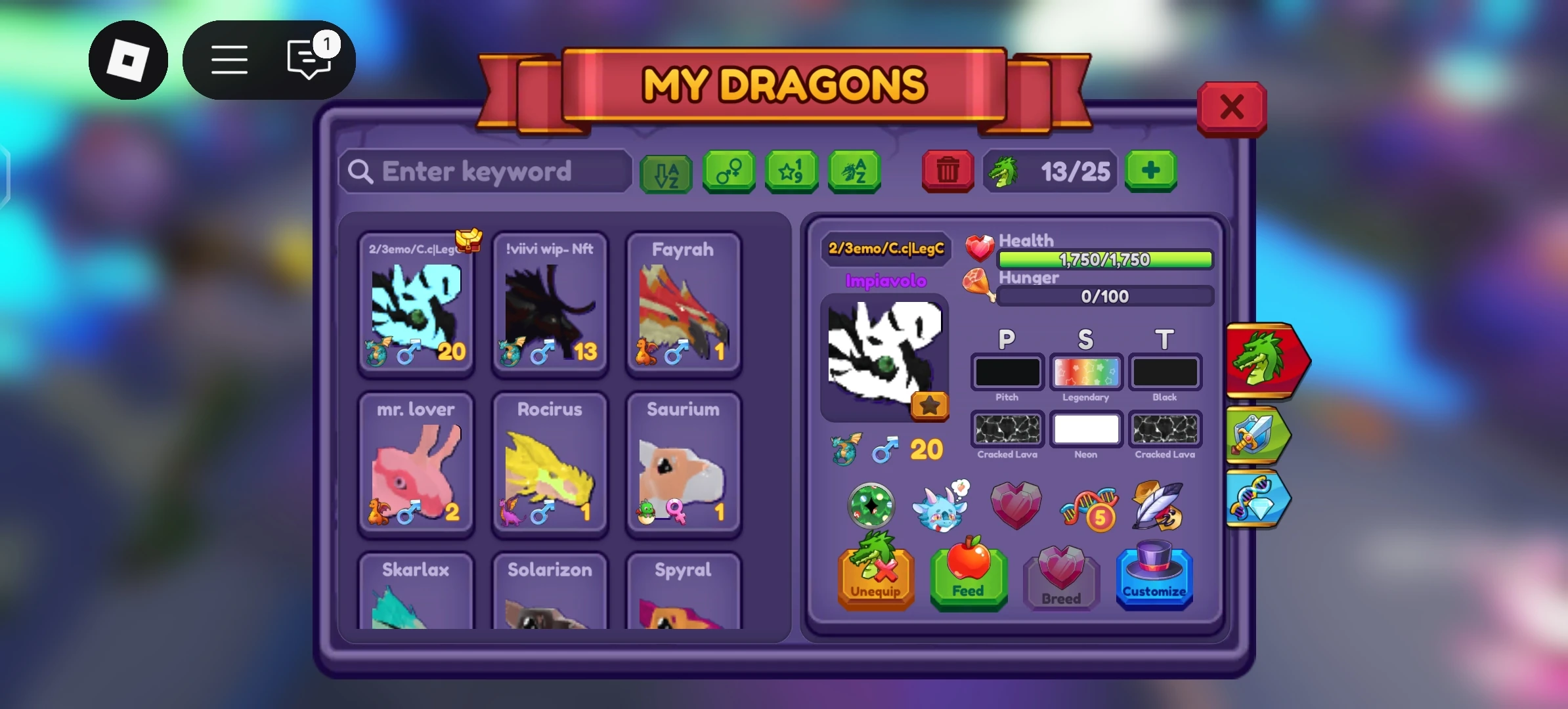Screen dimensions: 1568x709
Task: Click the Enter keyword search field
Action: (x=484, y=171)
